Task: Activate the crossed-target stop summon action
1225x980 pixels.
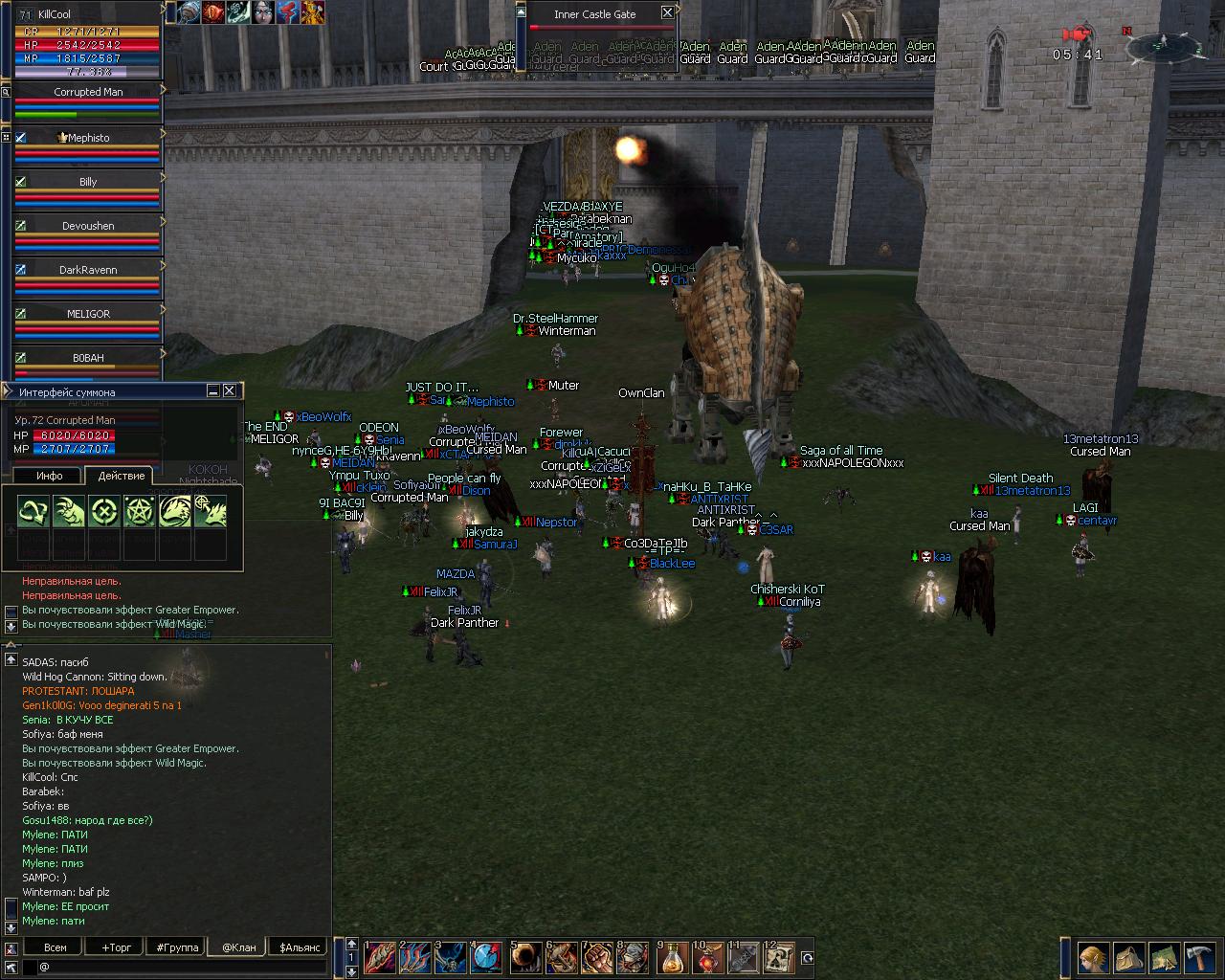Action: [x=103, y=512]
